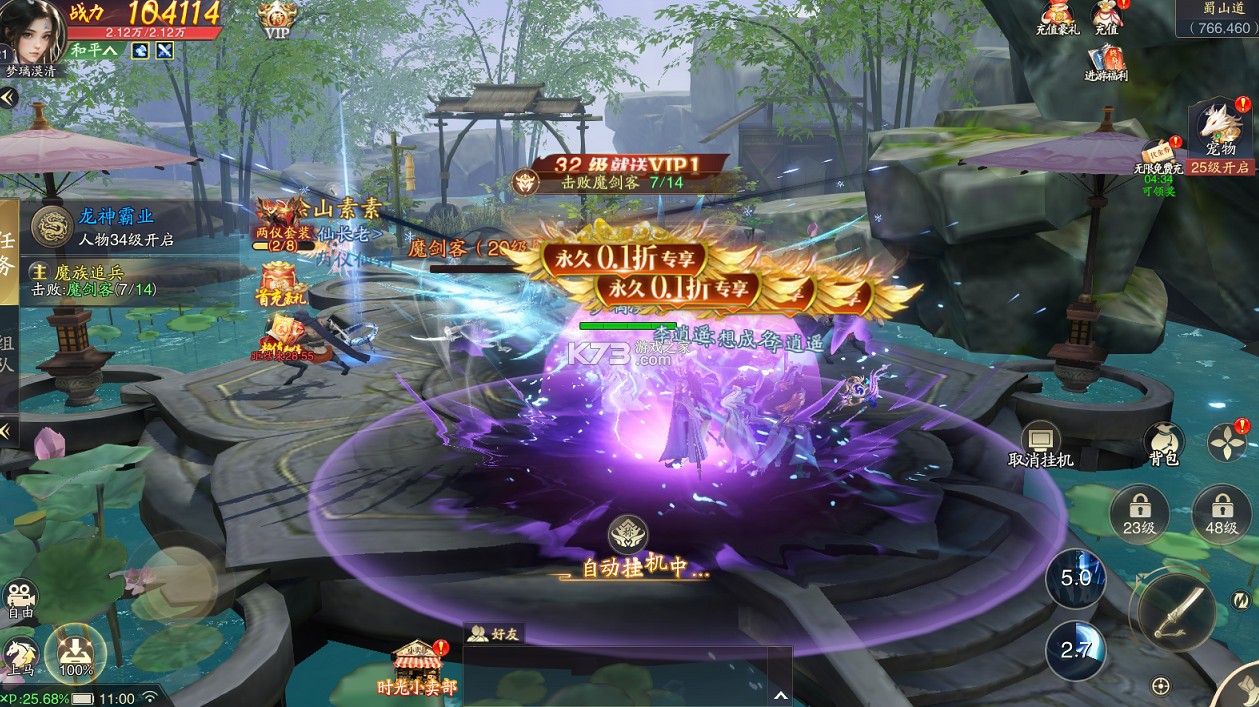
Task: Open the 首充豪礼 first-recharge gift
Action: click(279, 282)
